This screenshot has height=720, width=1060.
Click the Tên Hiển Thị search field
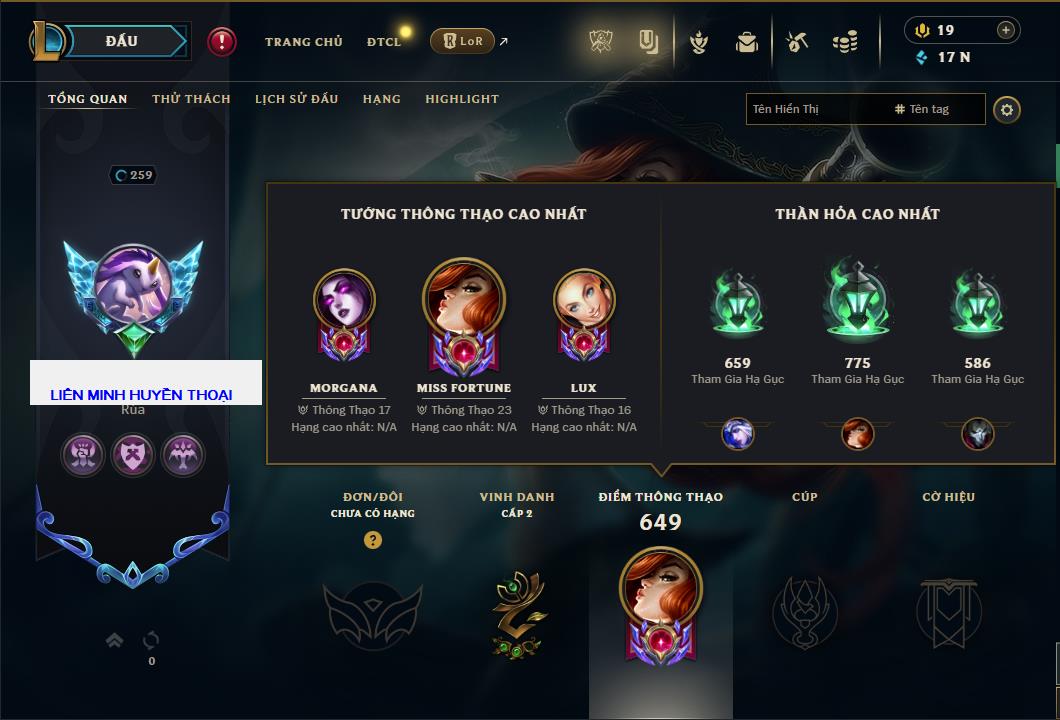pyautogui.click(x=815, y=109)
